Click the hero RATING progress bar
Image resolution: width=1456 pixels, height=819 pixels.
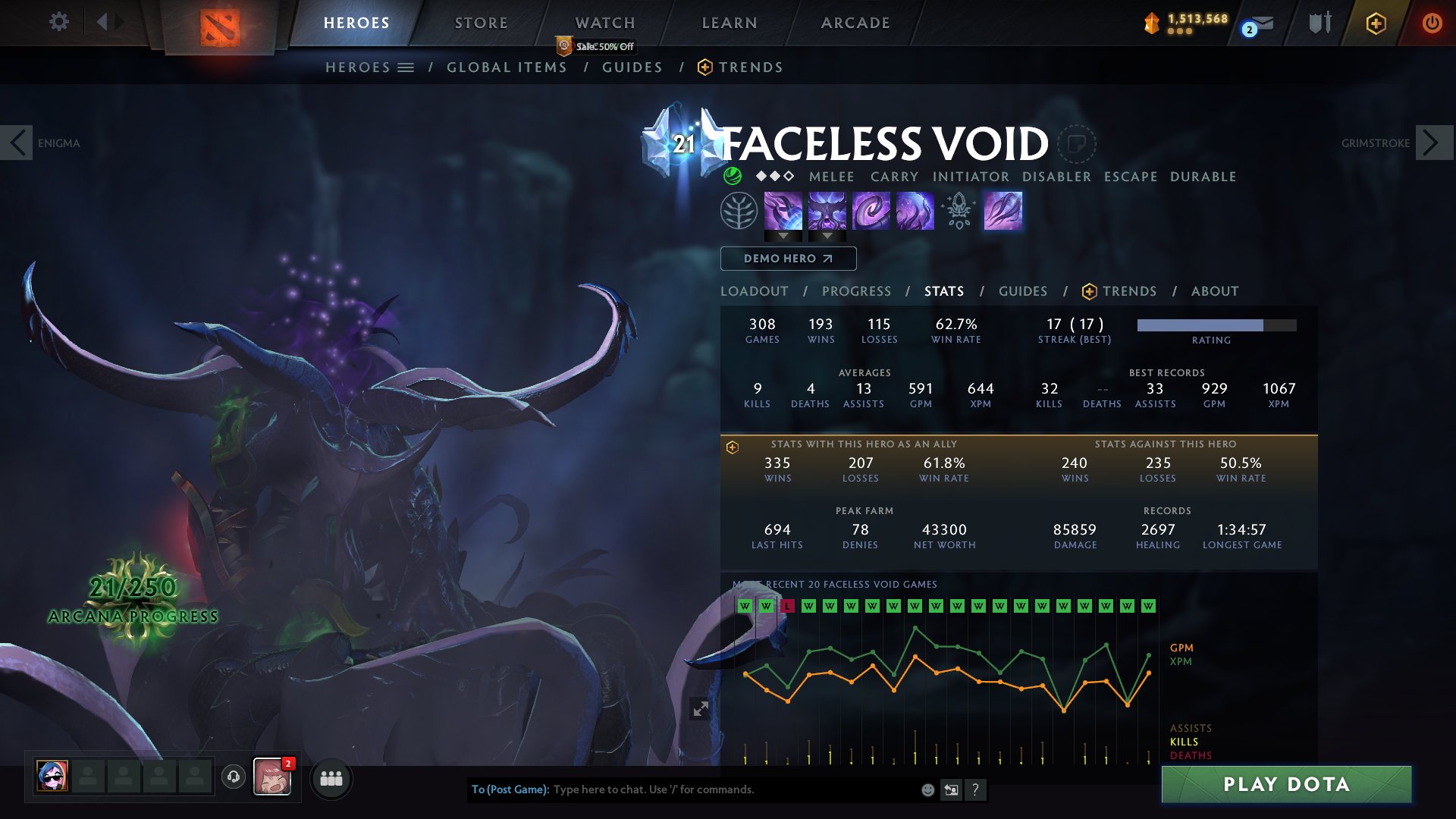click(1212, 326)
